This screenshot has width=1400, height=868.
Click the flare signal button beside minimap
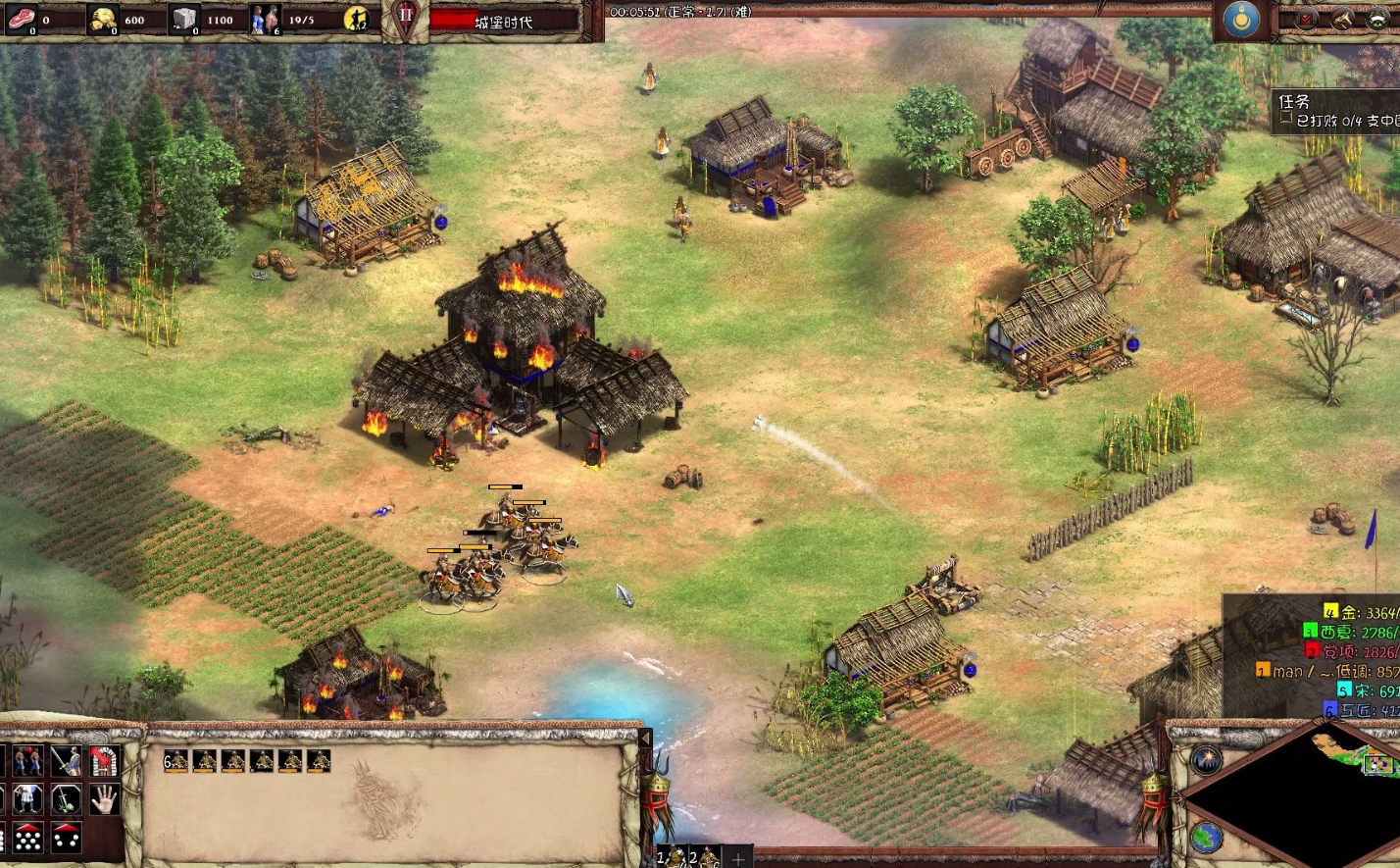(x=1206, y=759)
